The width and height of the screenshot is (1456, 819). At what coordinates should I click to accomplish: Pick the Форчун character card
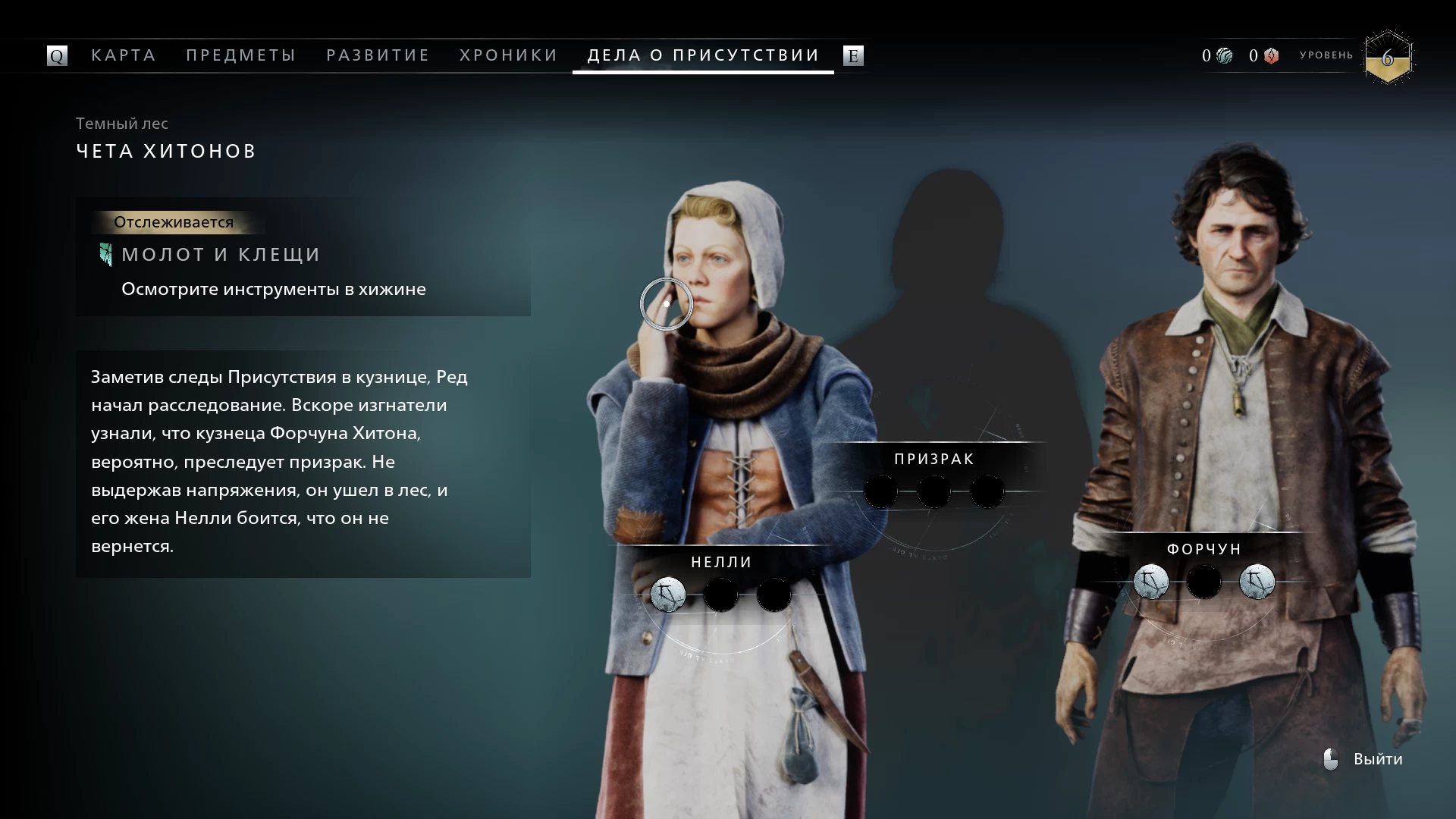click(1203, 549)
